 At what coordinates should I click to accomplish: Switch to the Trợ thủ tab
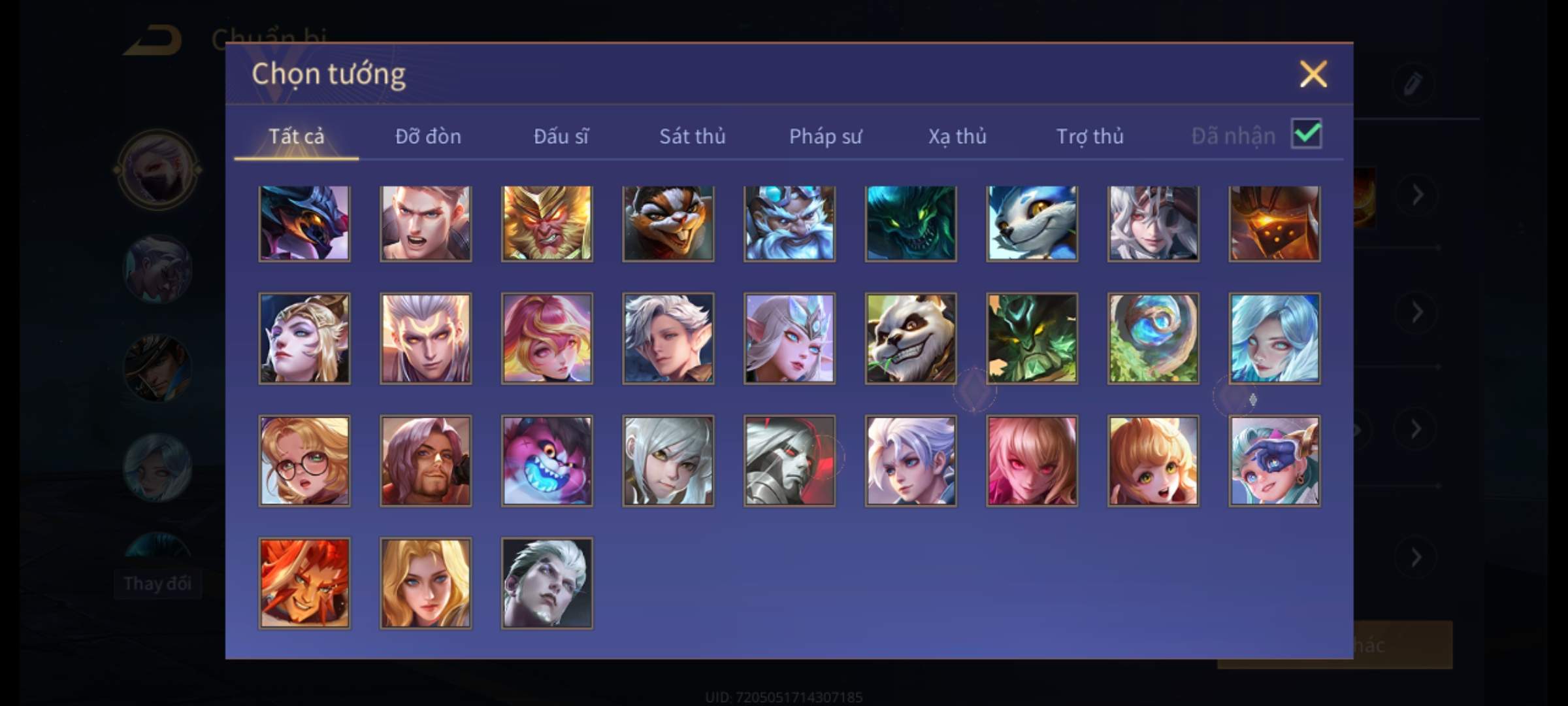1090,136
